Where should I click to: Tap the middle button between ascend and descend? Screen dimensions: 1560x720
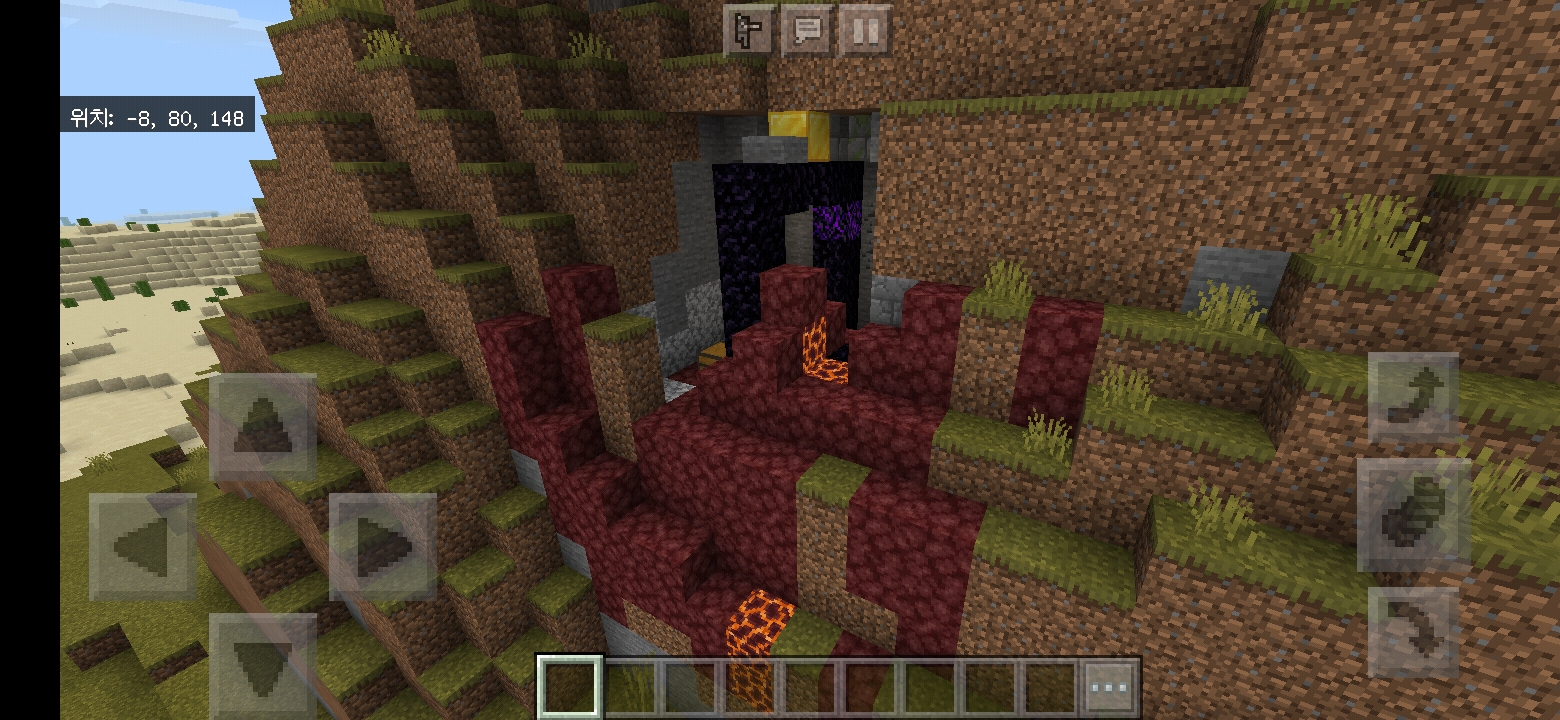tap(1413, 516)
